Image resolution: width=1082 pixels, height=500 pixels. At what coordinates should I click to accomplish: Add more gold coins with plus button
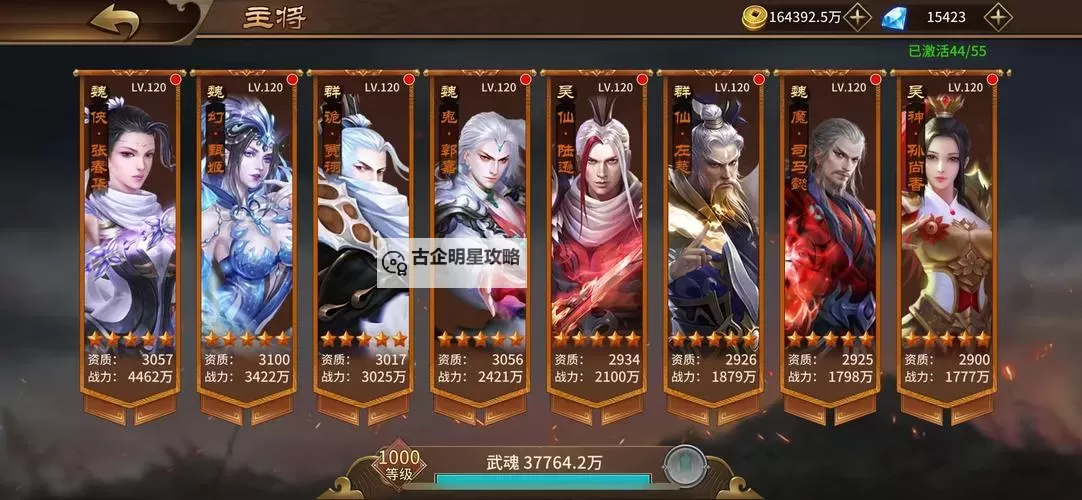(x=858, y=17)
